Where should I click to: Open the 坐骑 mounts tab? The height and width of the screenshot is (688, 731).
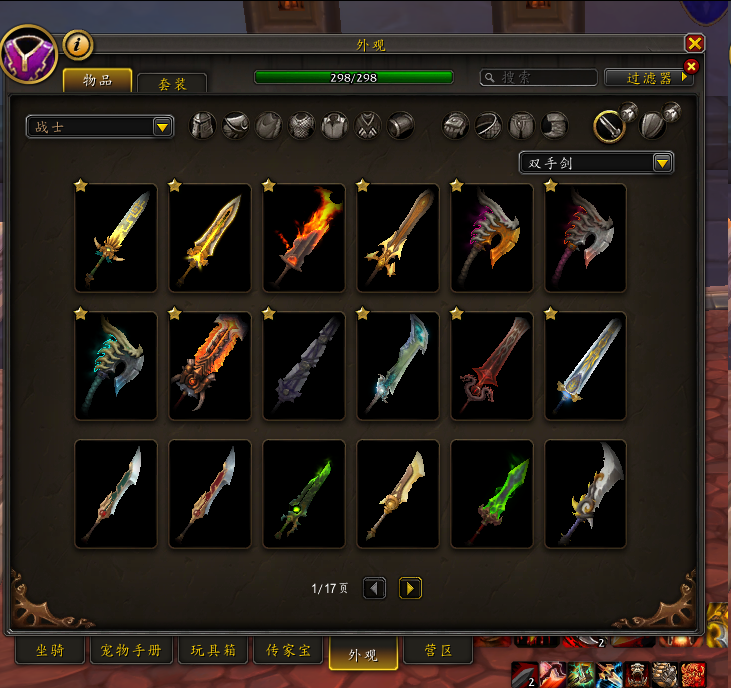[x=49, y=652]
